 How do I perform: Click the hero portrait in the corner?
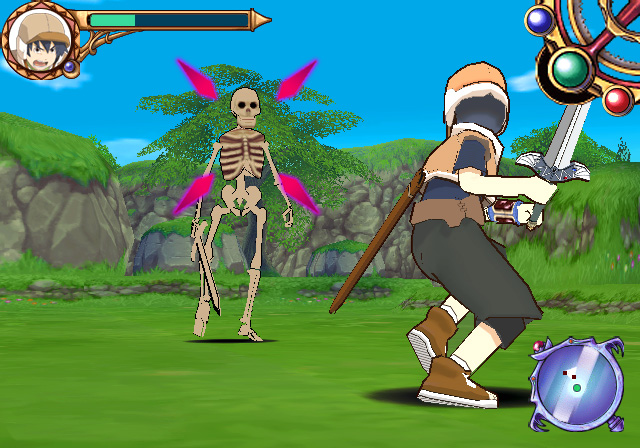point(37,40)
